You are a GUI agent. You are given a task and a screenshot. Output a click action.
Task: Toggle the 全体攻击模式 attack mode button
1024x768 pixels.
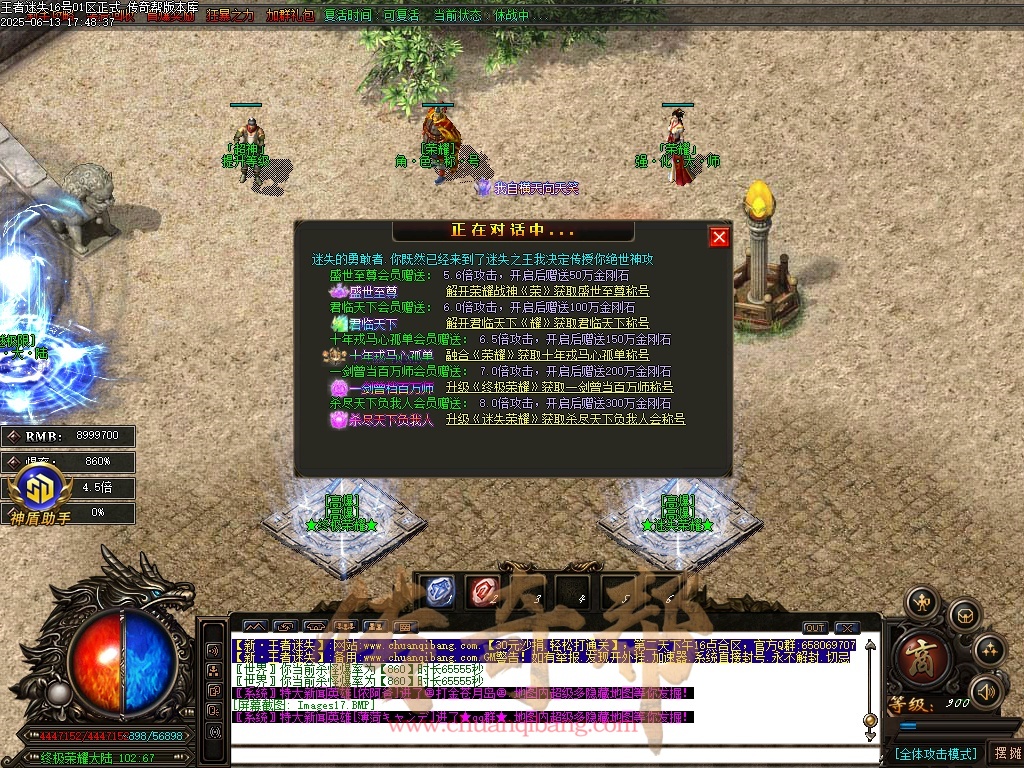click(x=935, y=753)
